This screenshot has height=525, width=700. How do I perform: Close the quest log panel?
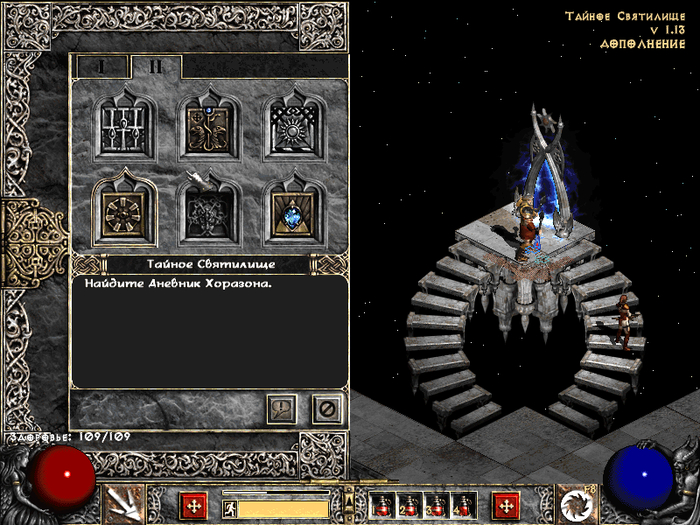pos(326,408)
